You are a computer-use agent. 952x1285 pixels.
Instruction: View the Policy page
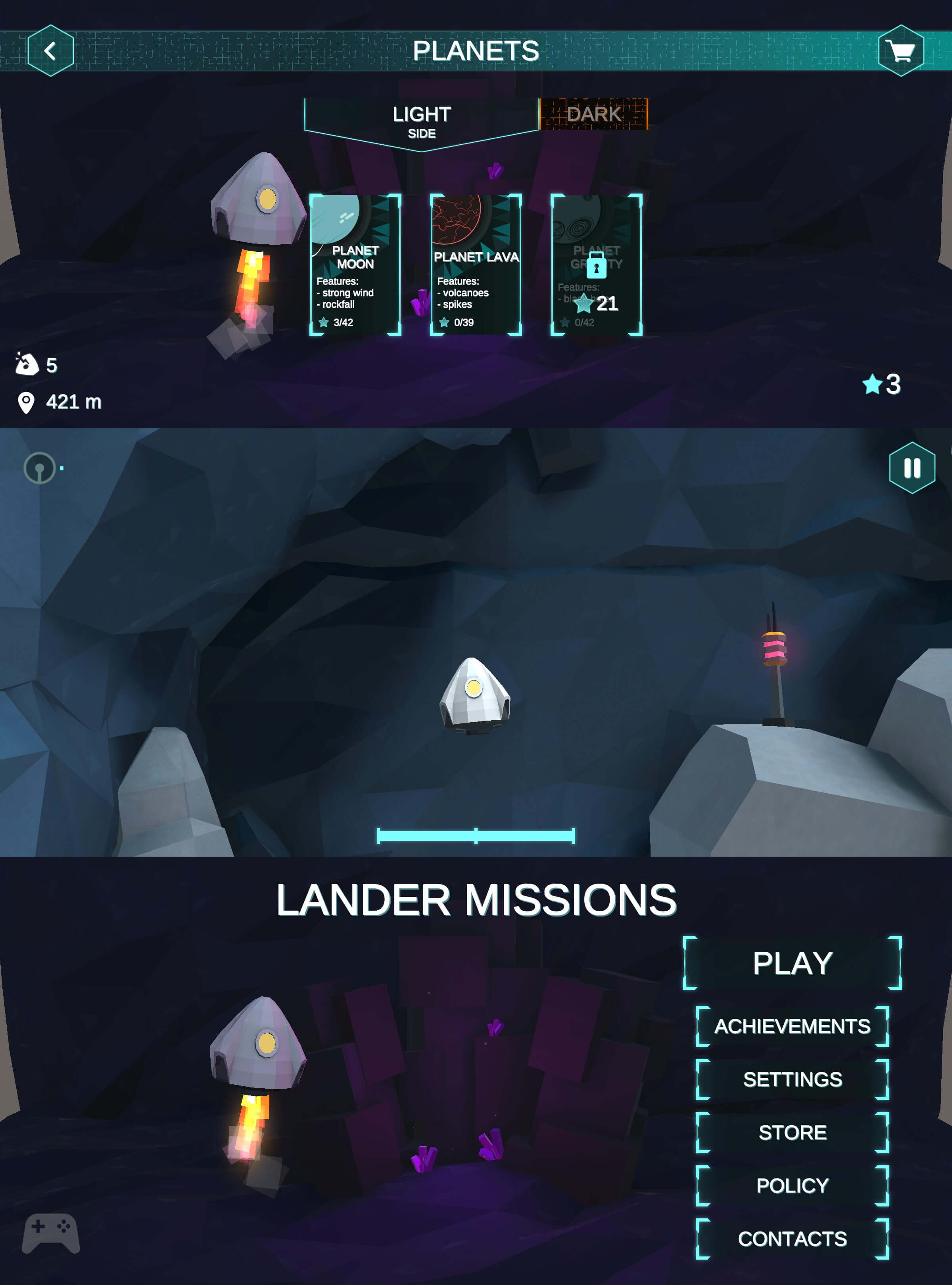coord(792,1185)
